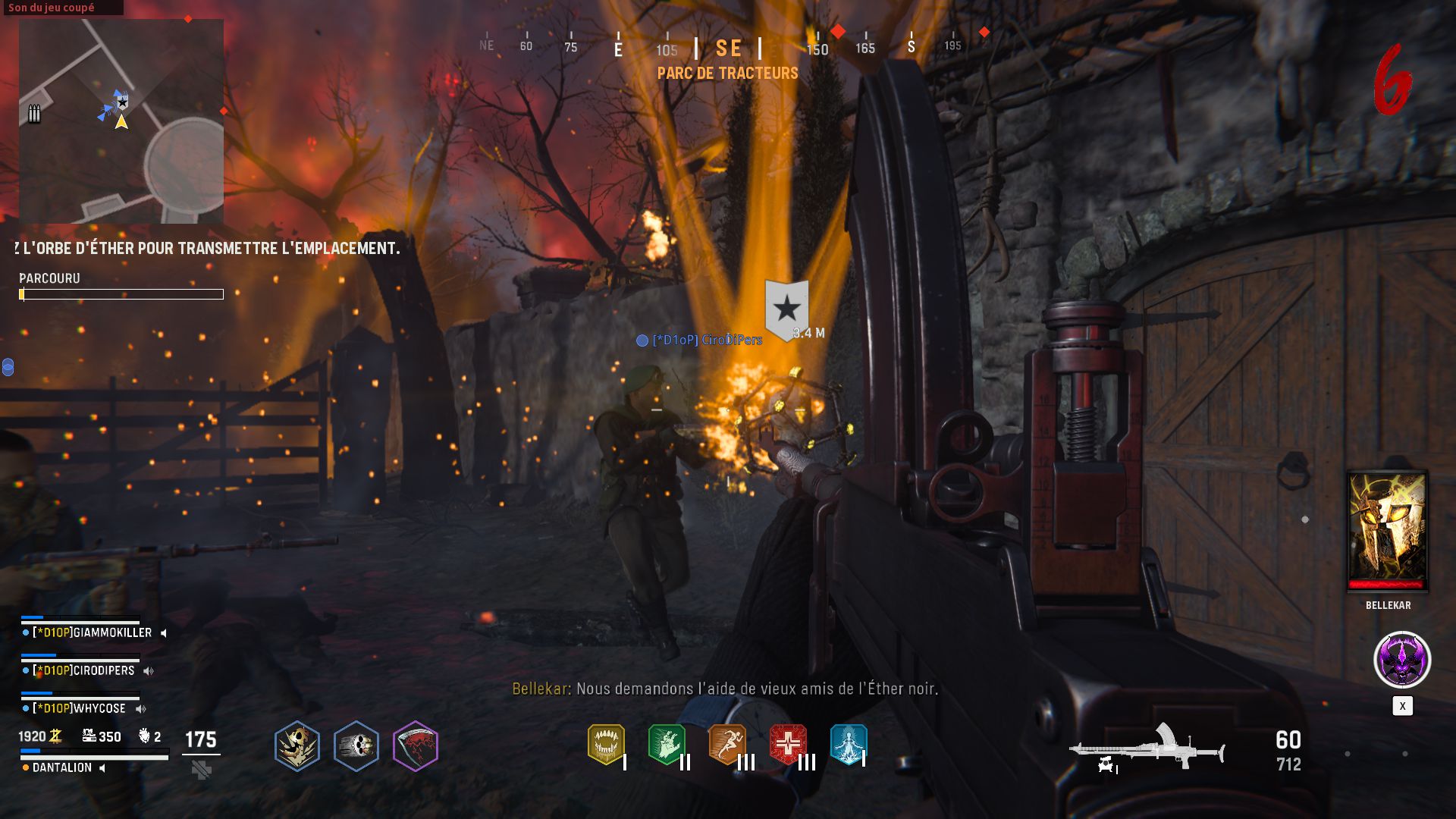1456x819 pixels.
Task: Click the green hand perk icon
Action: 667,744
